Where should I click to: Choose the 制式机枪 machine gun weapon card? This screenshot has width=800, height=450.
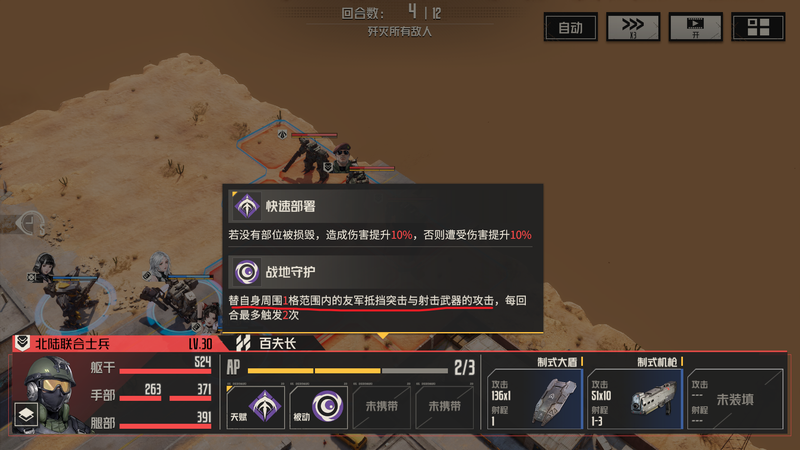click(632, 396)
